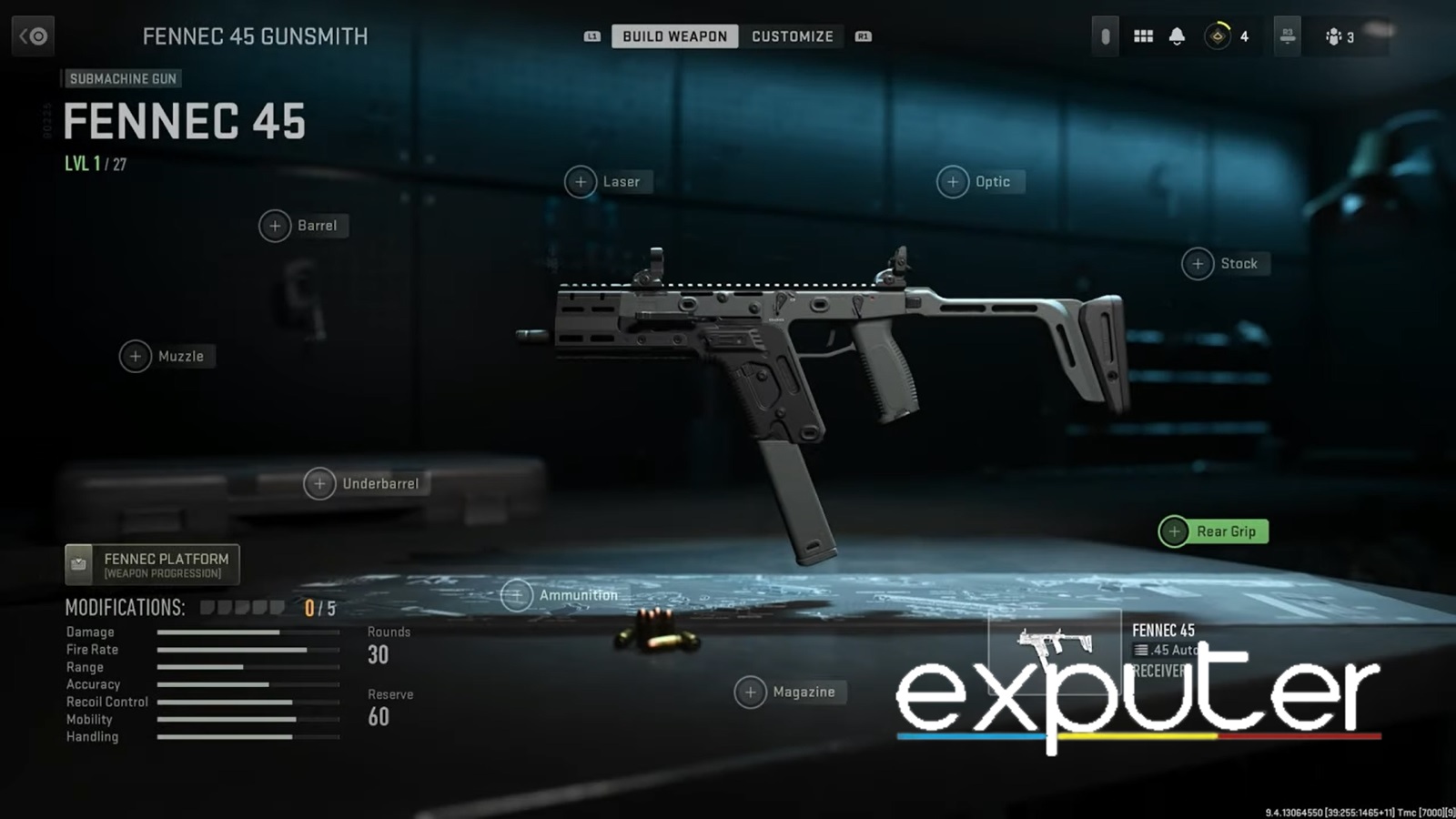Click the back arrow to exit Gunsmith
The image size is (1456, 819).
click(33, 36)
